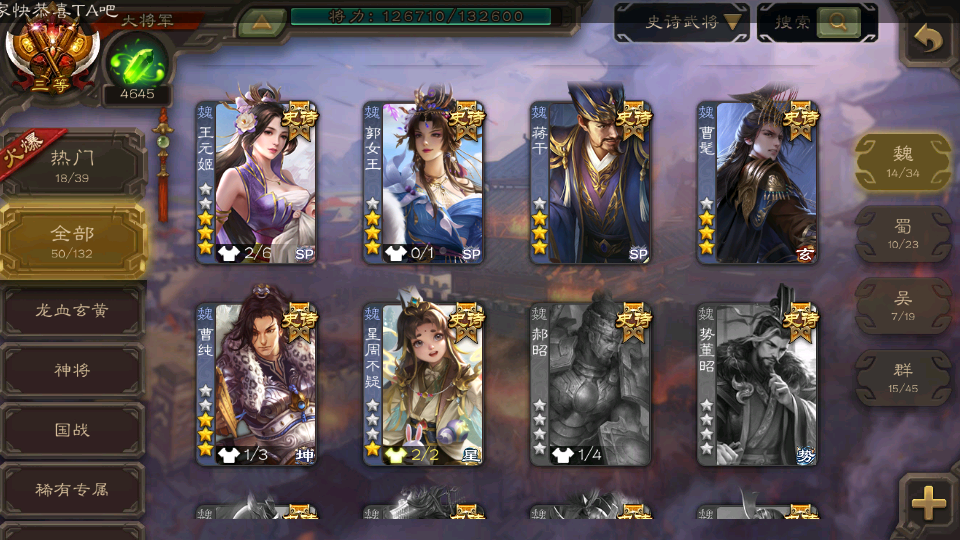
Task: Switch to the 国战 category
Action: pos(73,430)
